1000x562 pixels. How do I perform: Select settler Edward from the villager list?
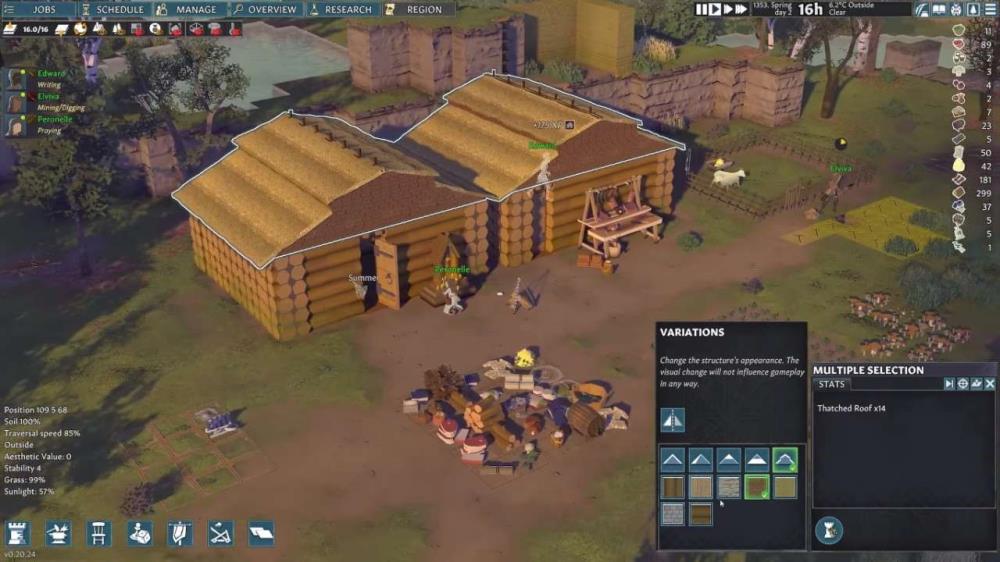tap(50, 74)
